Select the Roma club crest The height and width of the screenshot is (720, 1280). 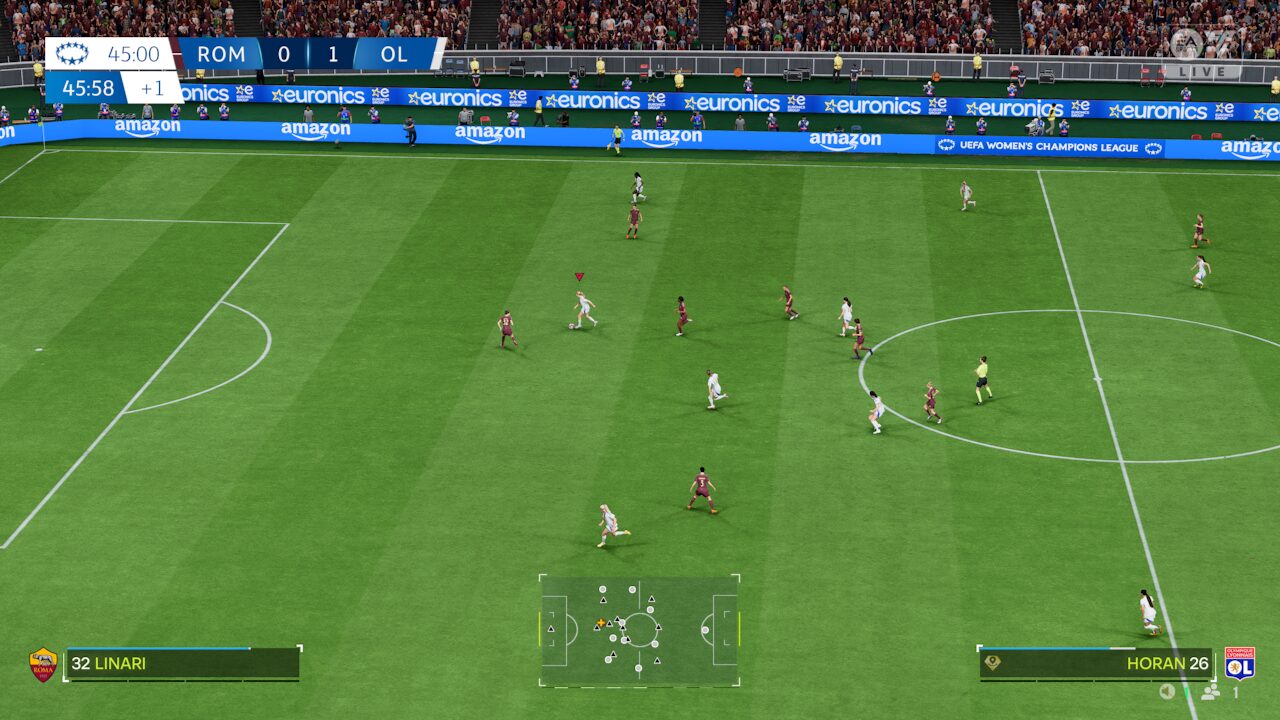pyautogui.click(x=43, y=664)
